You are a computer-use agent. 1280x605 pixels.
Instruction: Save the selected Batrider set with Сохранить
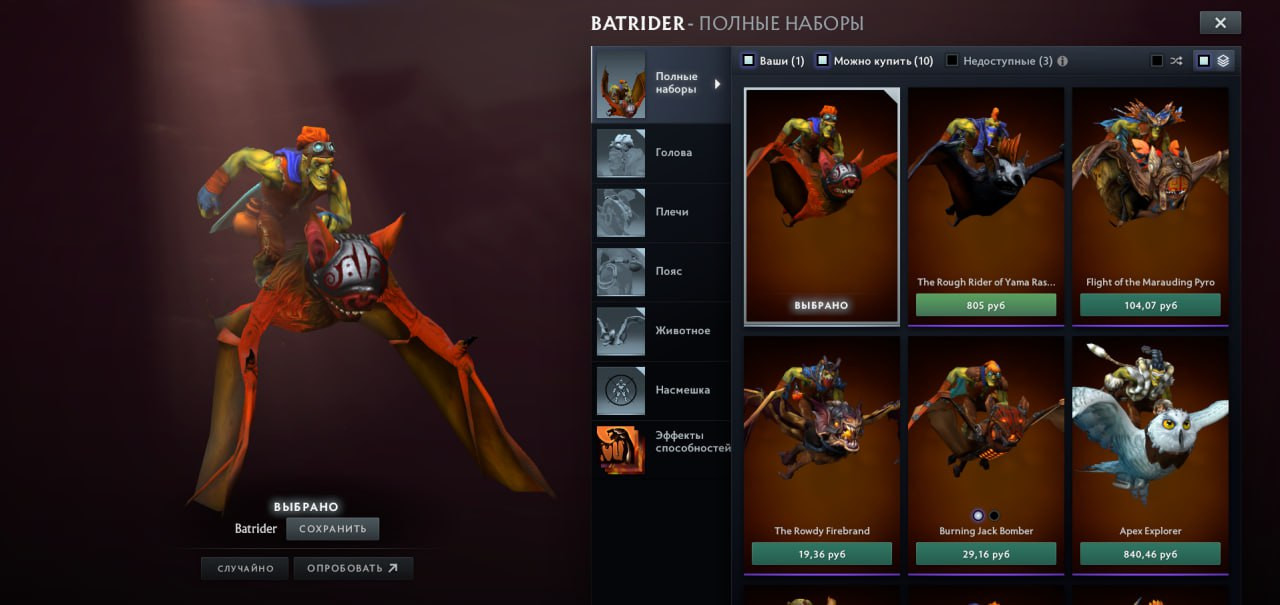tap(332, 529)
